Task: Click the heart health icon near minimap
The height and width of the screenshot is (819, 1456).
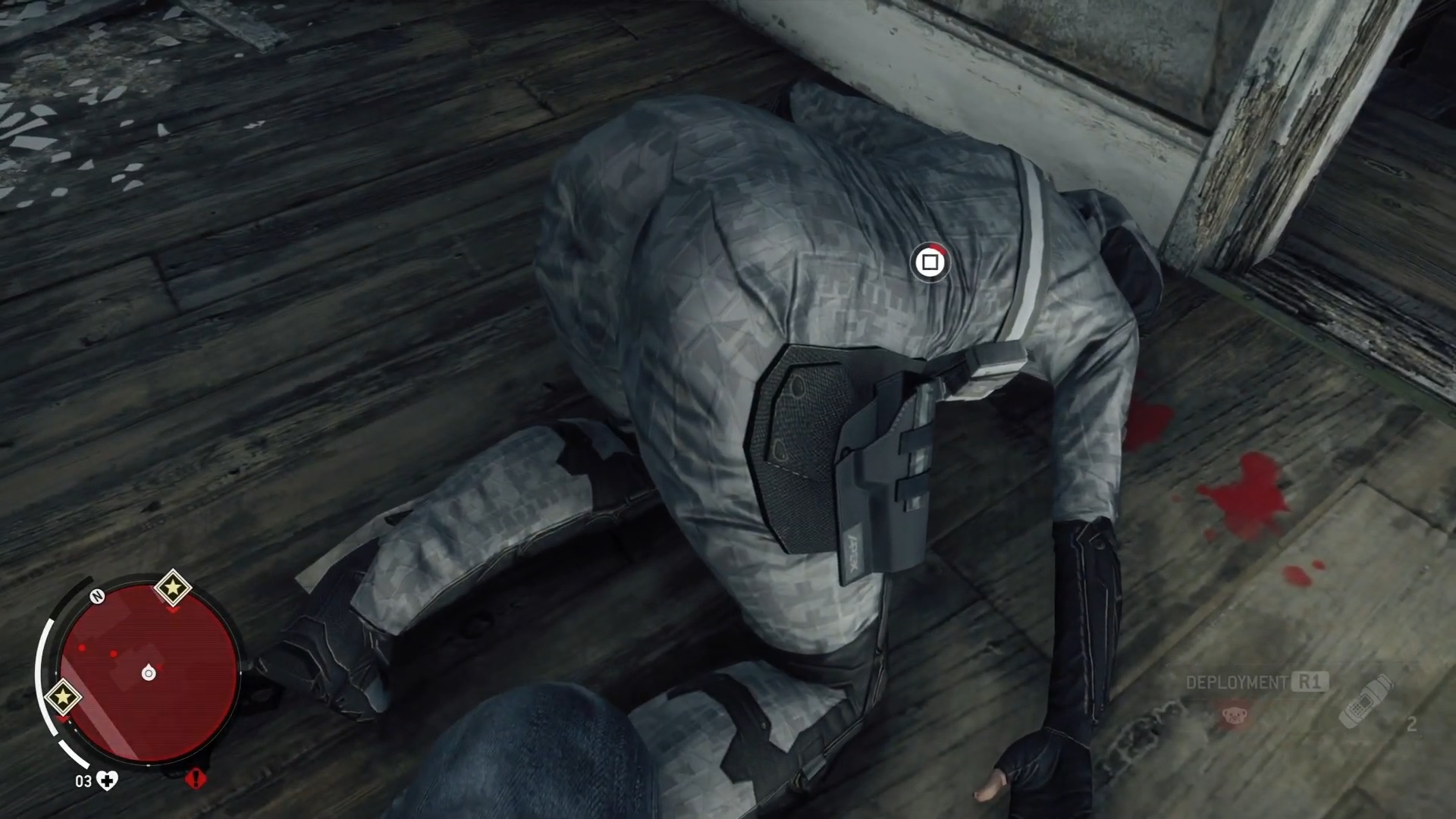Action: (x=107, y=781)
